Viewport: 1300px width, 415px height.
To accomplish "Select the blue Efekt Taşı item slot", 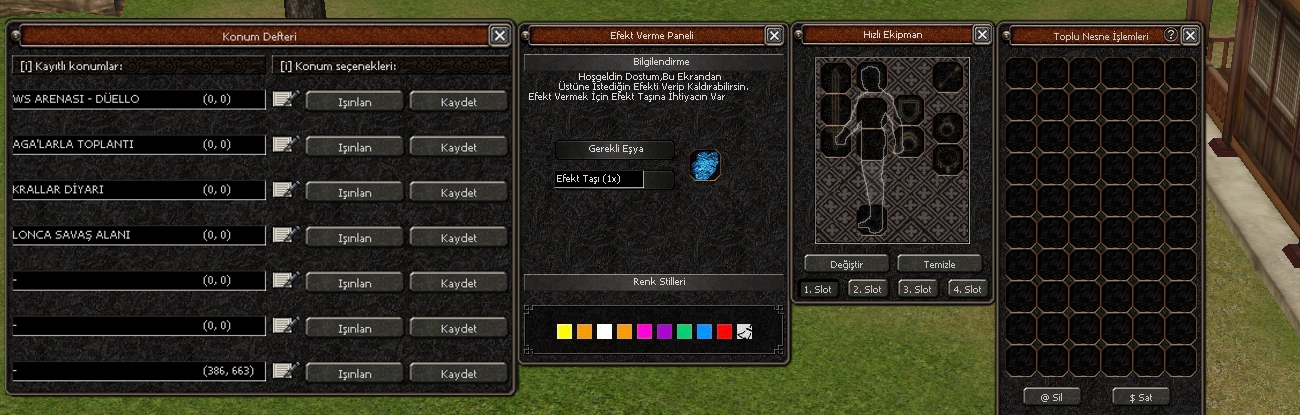I will (707, 166).
